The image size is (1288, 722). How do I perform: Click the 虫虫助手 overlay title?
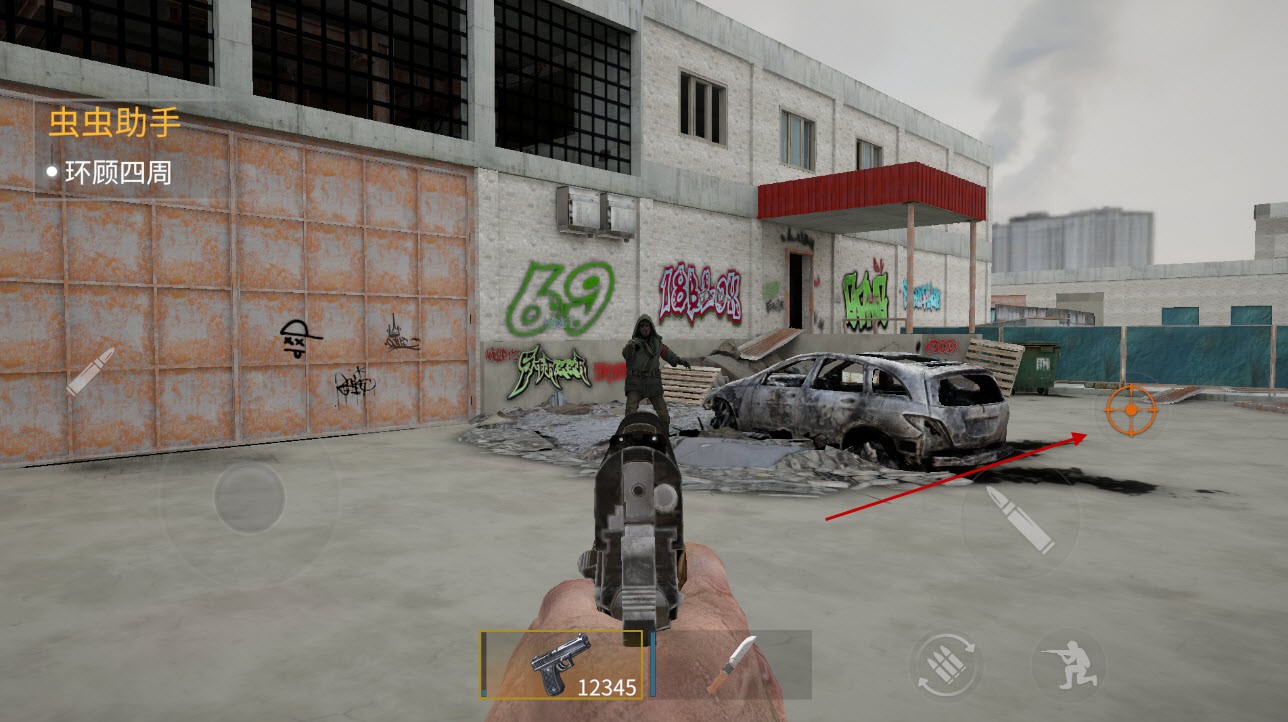(x=114, y=123)
